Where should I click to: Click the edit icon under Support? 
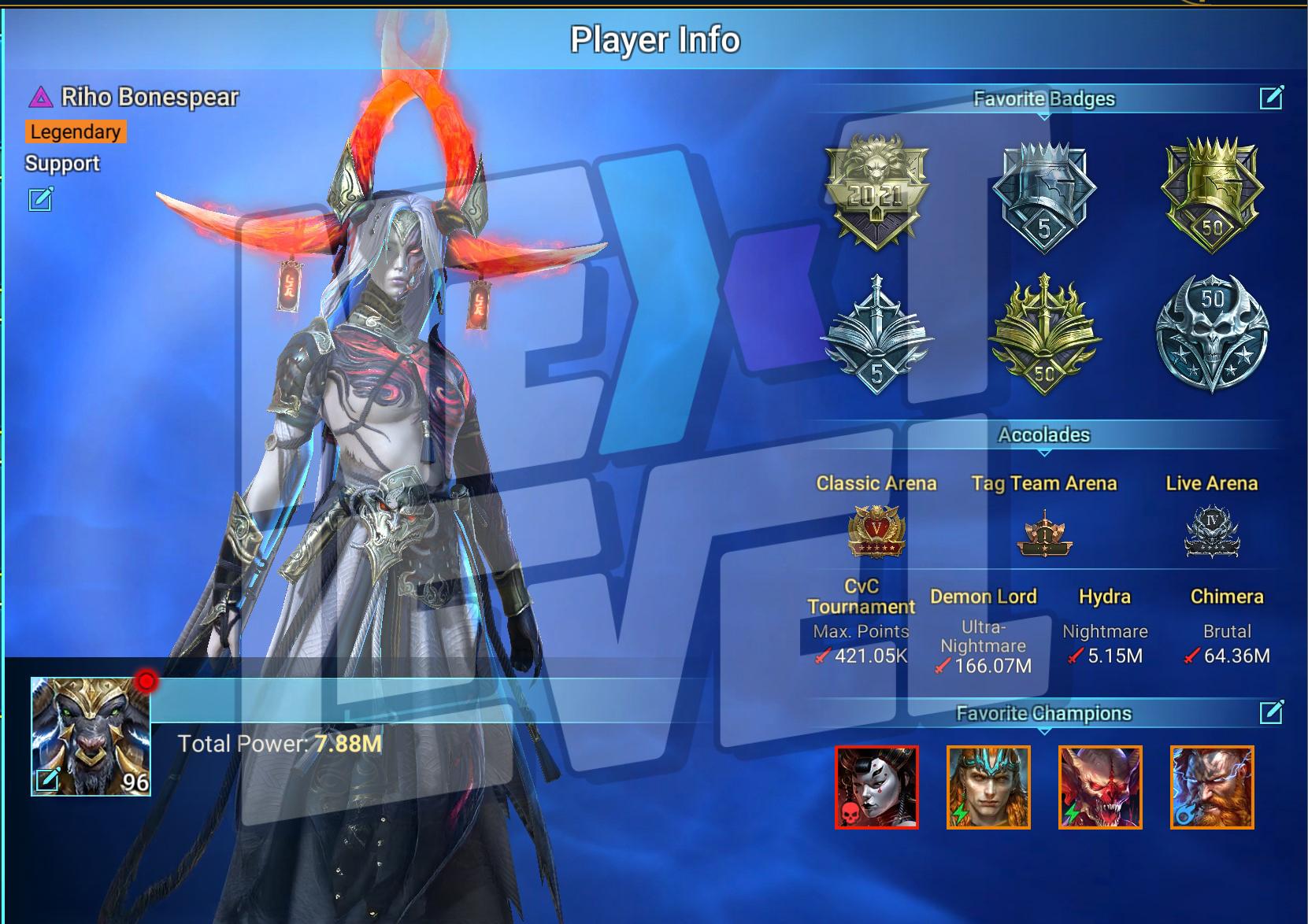41,199
